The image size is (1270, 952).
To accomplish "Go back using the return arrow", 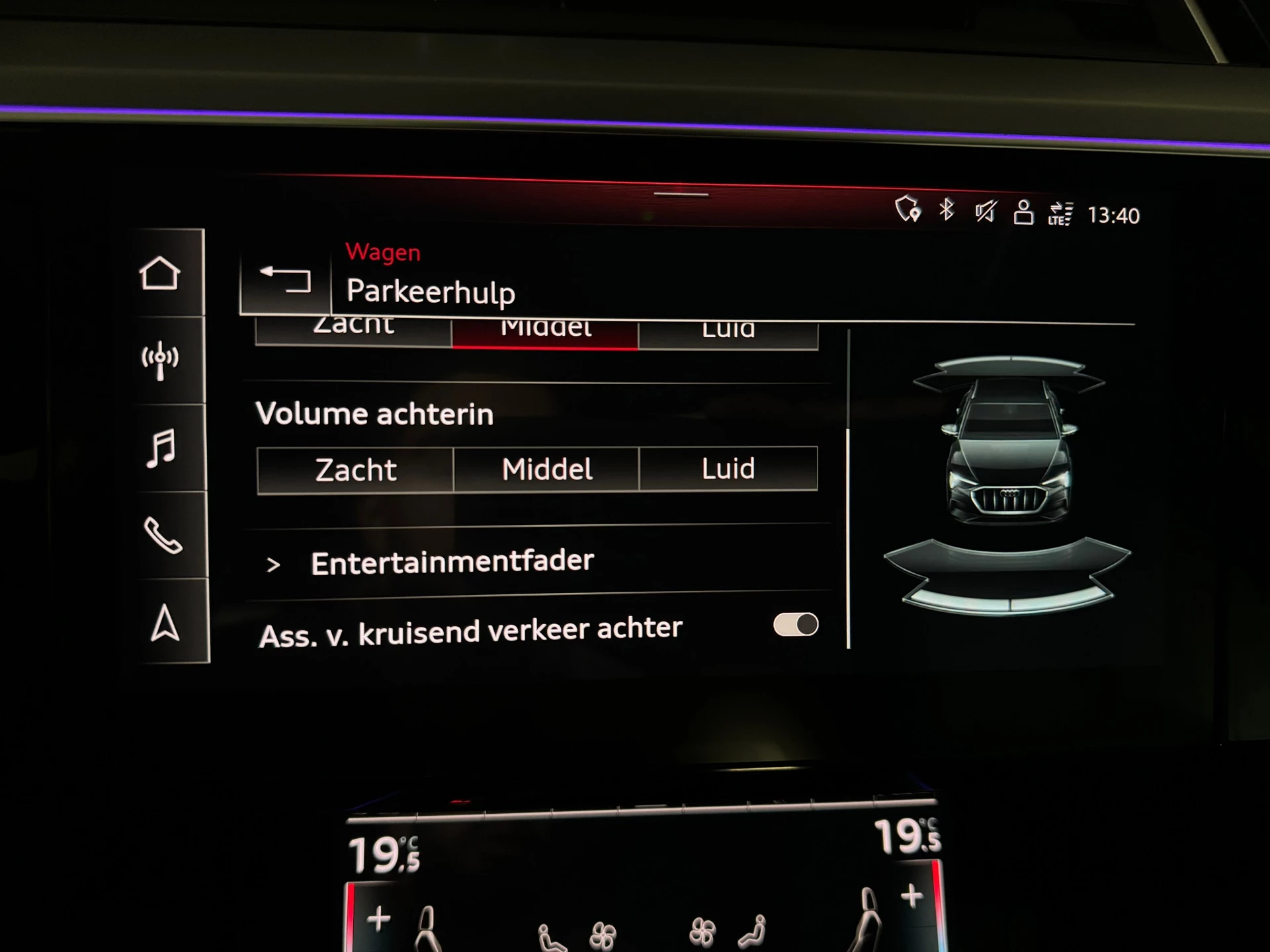I will (x=286, y=281).
